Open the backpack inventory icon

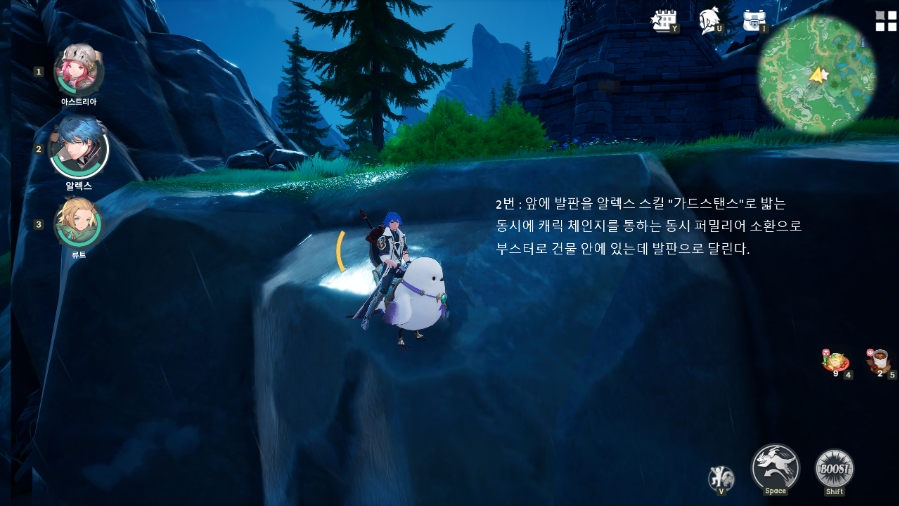[754, 20]
